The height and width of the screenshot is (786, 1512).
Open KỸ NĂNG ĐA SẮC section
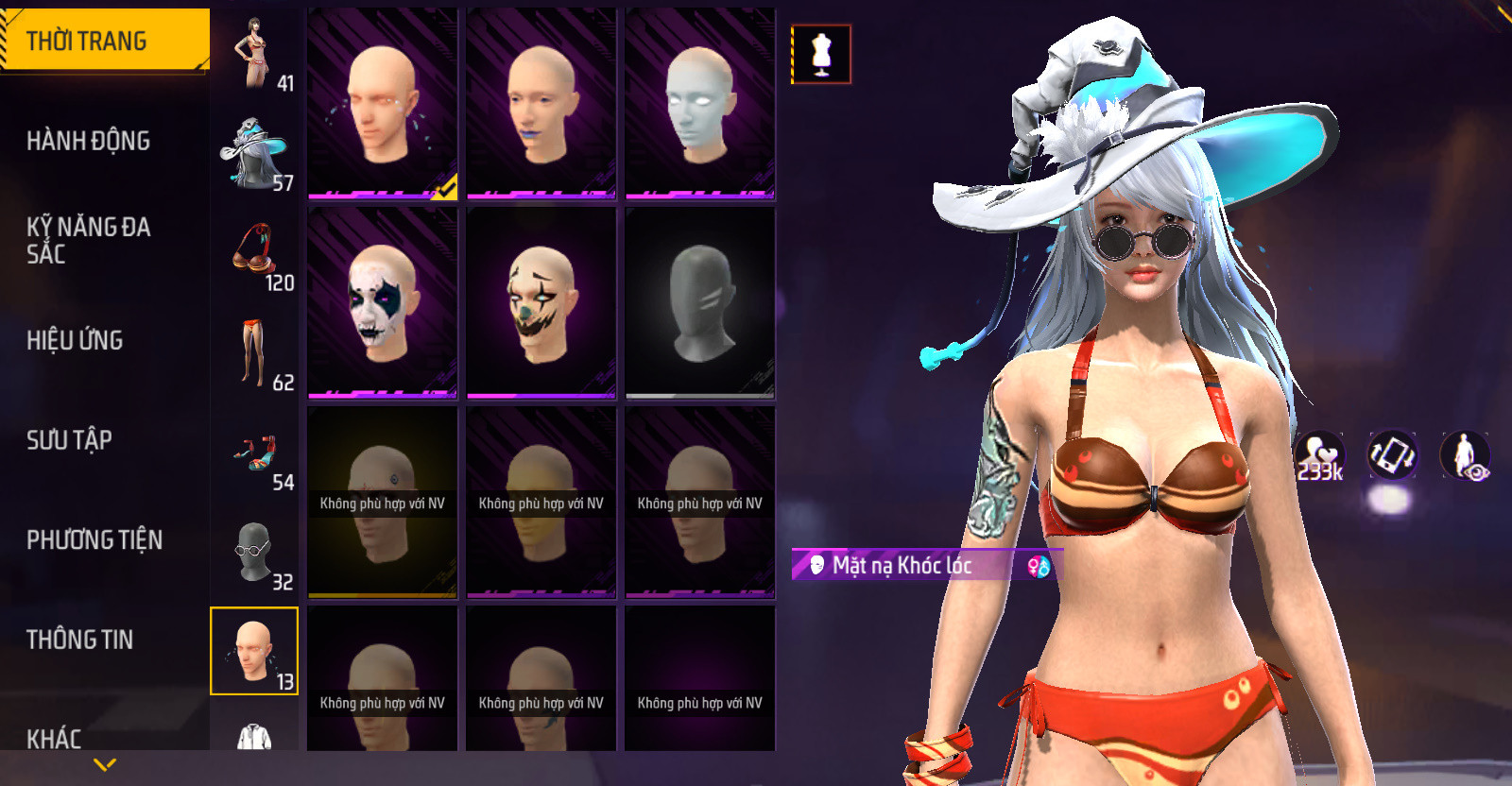coord(88,240)
